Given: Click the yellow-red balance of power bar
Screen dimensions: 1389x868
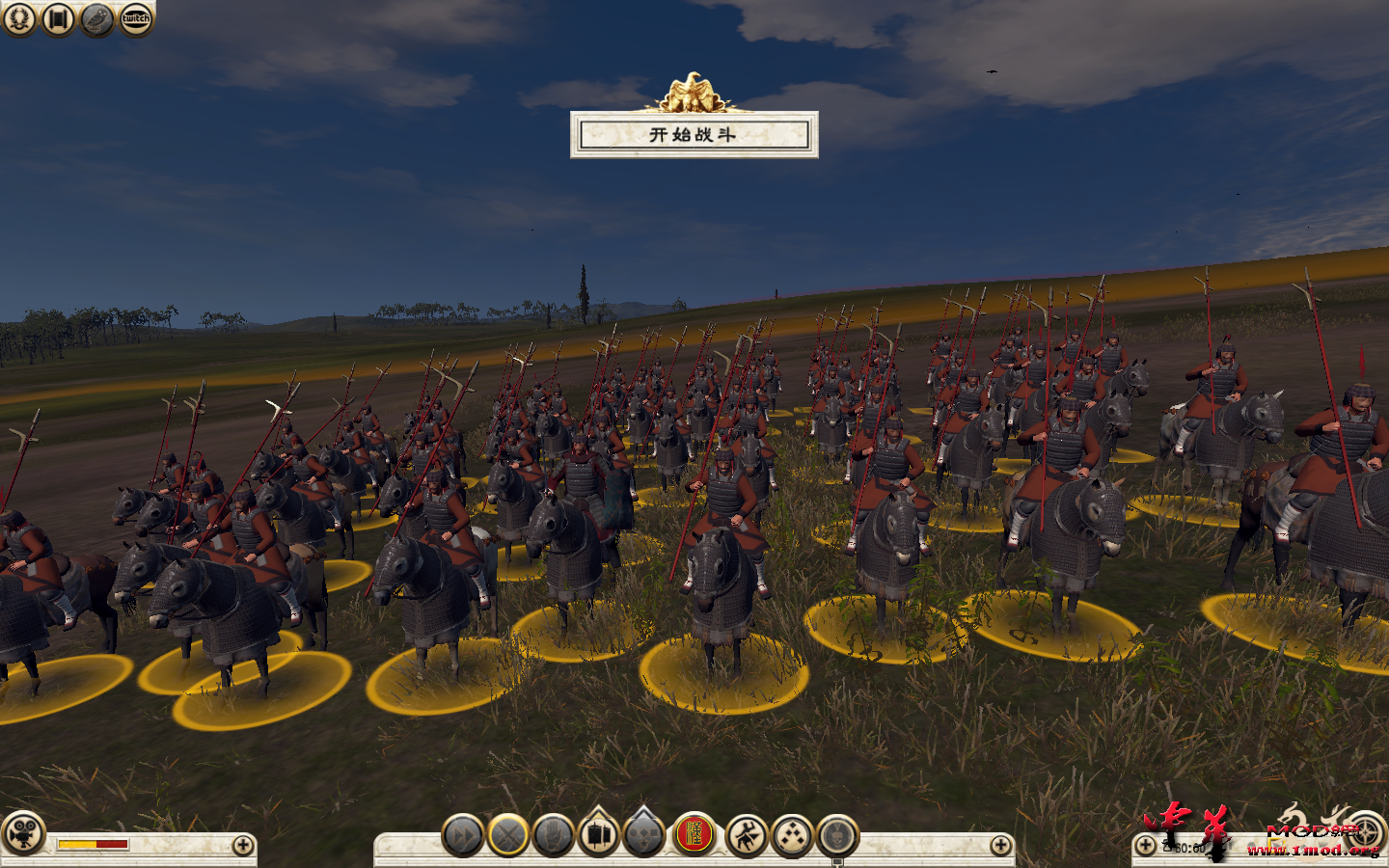Looking at the screenshot, I should pyautogui.click(x=92, y=844).
